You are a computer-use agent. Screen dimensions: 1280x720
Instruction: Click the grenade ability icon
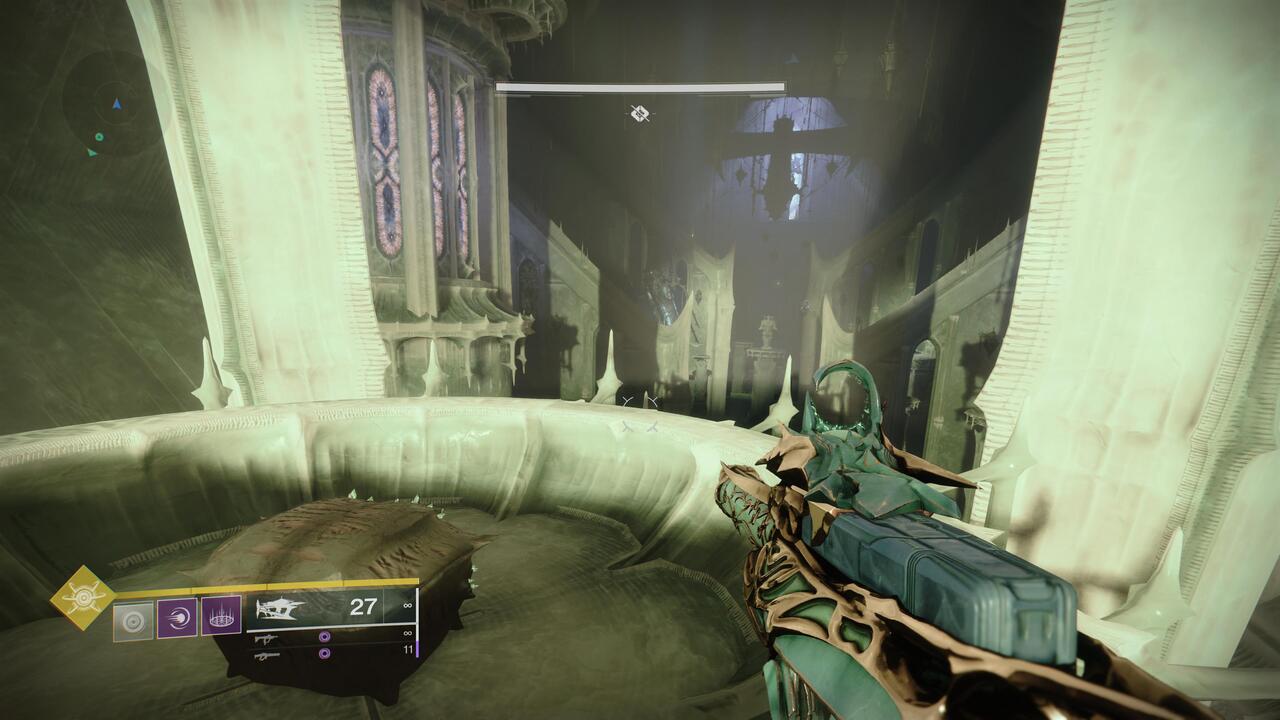pyautogui.click(x=133, y=619)
